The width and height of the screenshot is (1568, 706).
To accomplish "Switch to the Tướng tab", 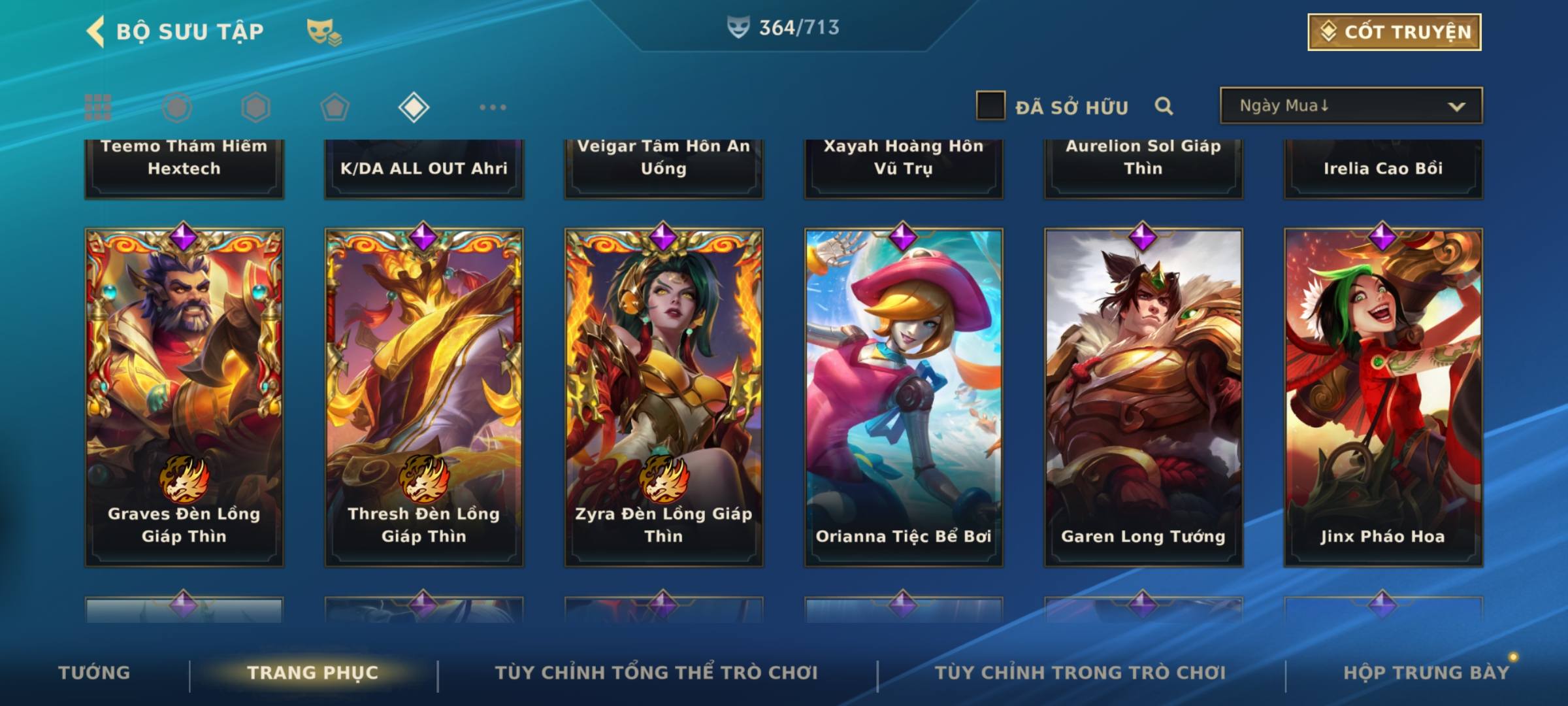I will tap(94, 673).
